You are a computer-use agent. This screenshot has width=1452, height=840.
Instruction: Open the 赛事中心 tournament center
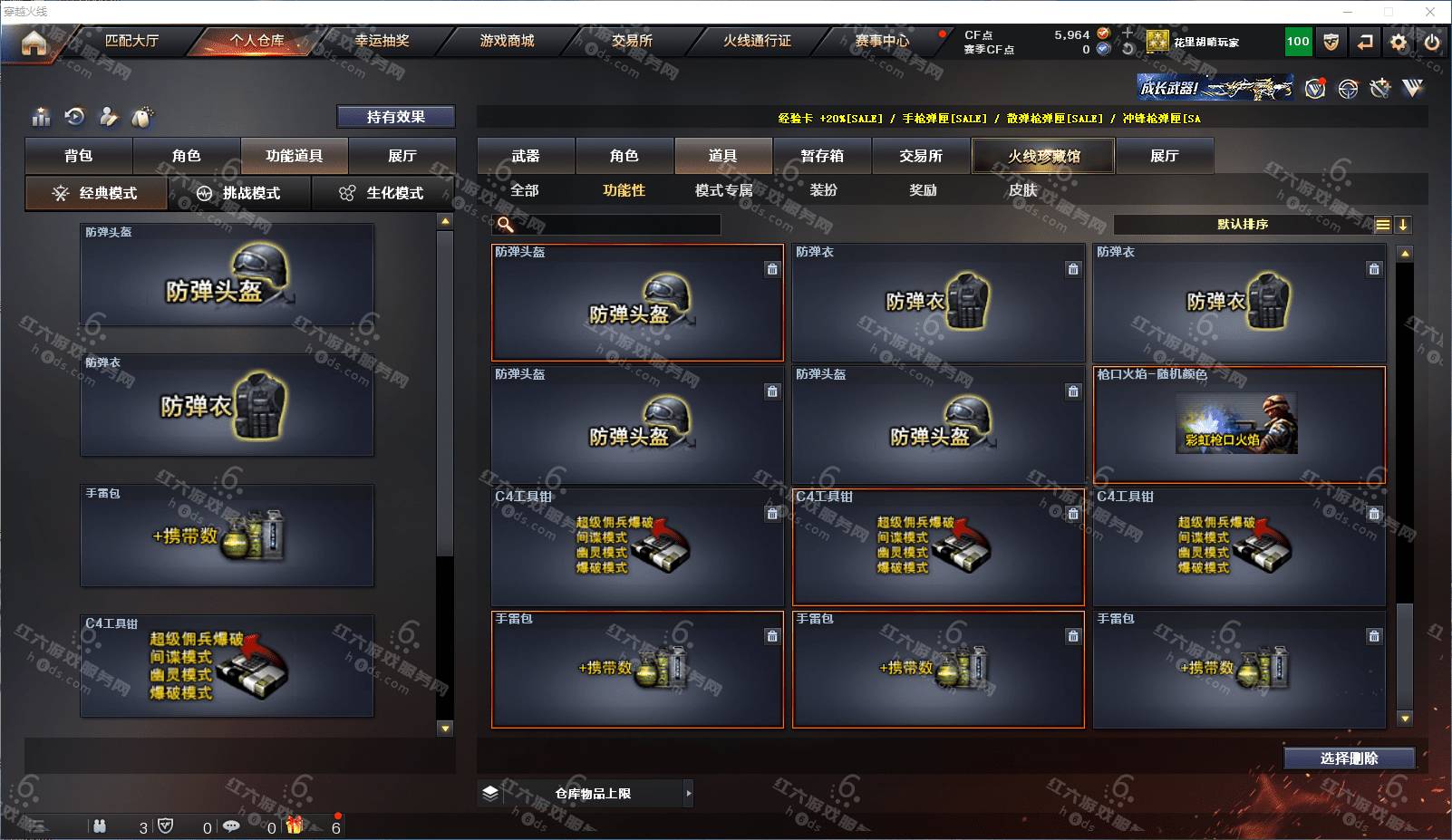pos(882,41)
